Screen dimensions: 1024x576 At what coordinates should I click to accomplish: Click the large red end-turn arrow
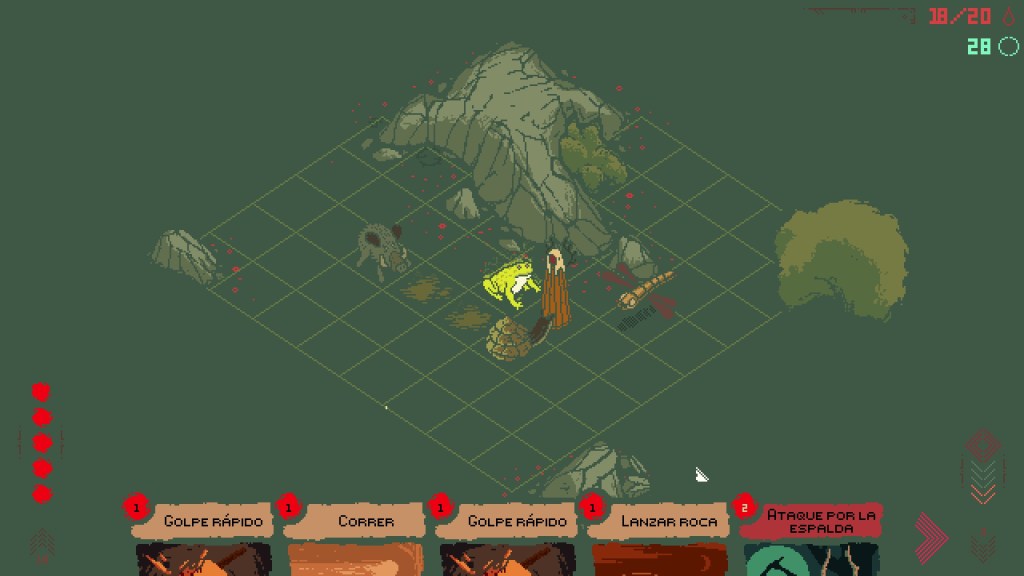tap(930, 538)
